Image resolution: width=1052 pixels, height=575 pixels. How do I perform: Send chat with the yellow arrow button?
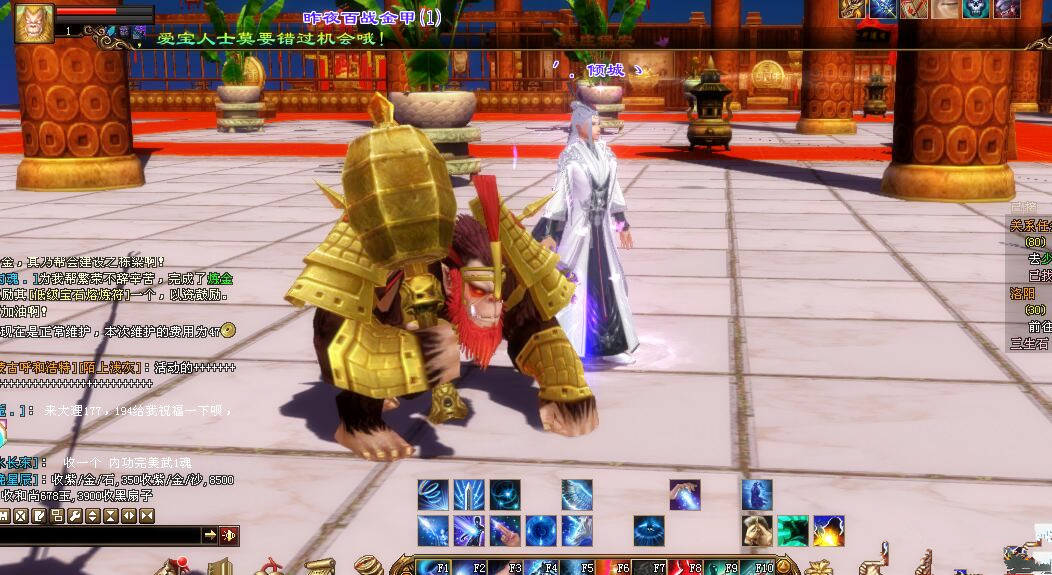210,536
